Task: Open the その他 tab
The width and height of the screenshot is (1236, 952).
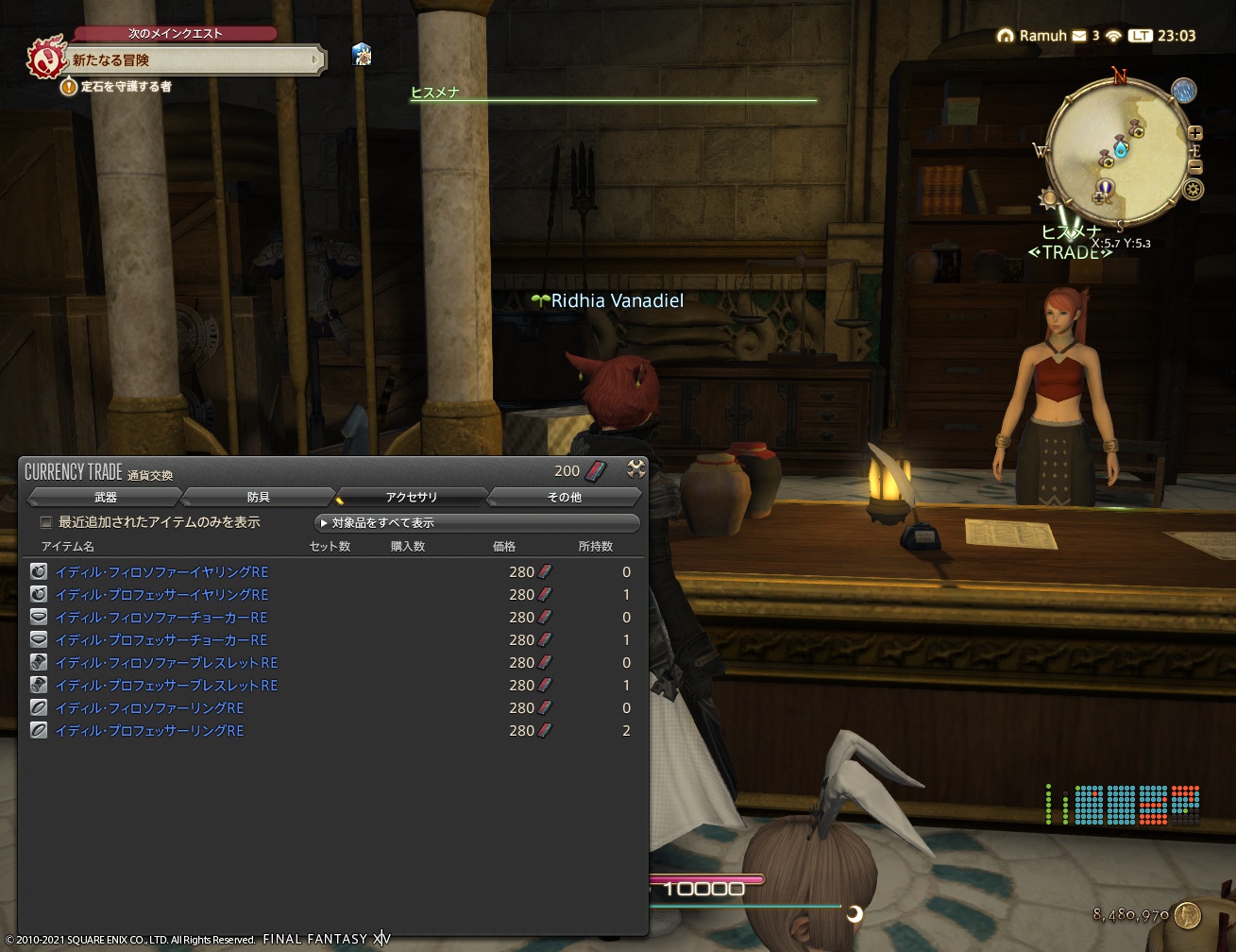Action: coord(563,496)
